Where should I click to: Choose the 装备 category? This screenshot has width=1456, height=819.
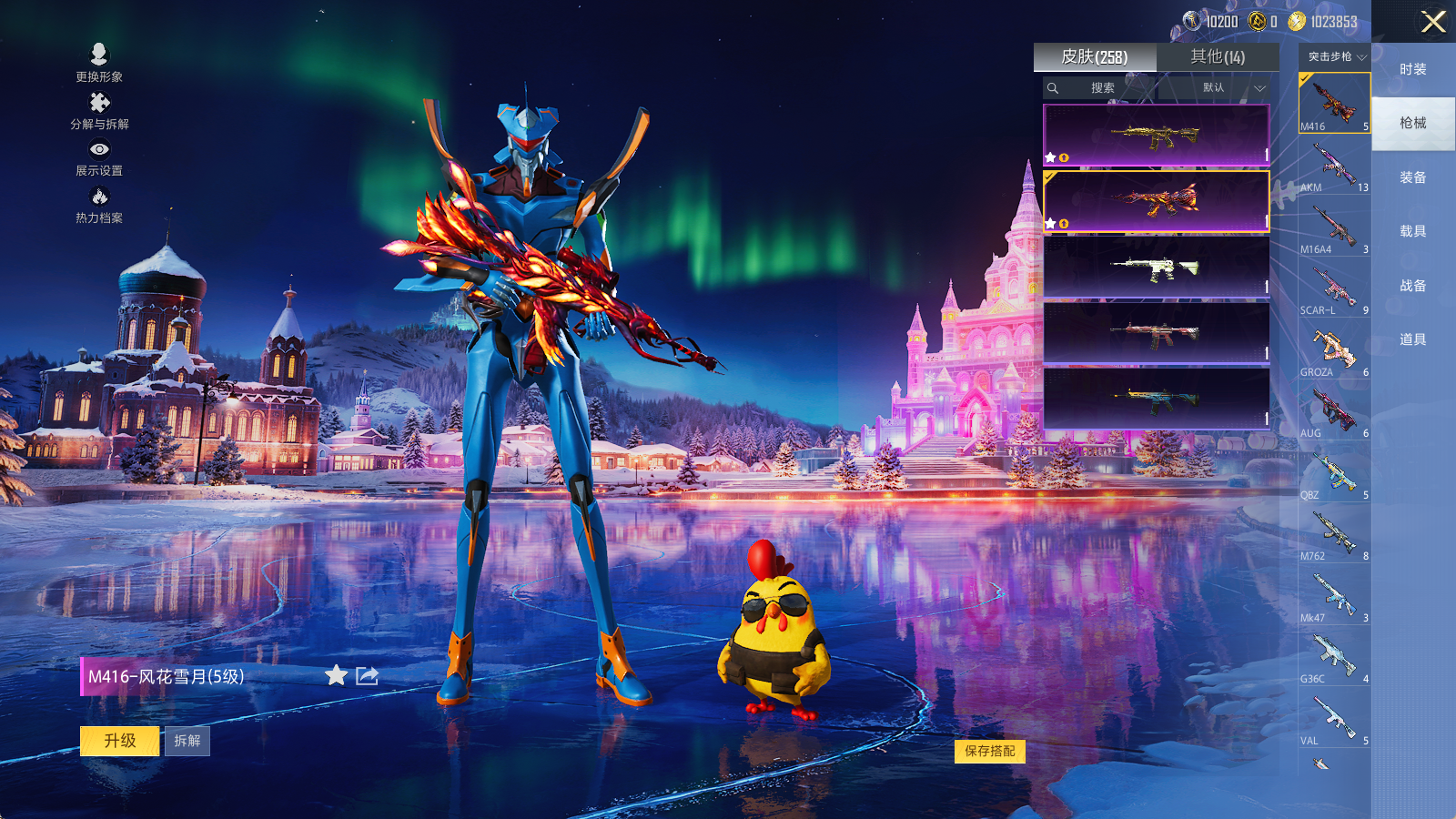(x=1412, y=177)
